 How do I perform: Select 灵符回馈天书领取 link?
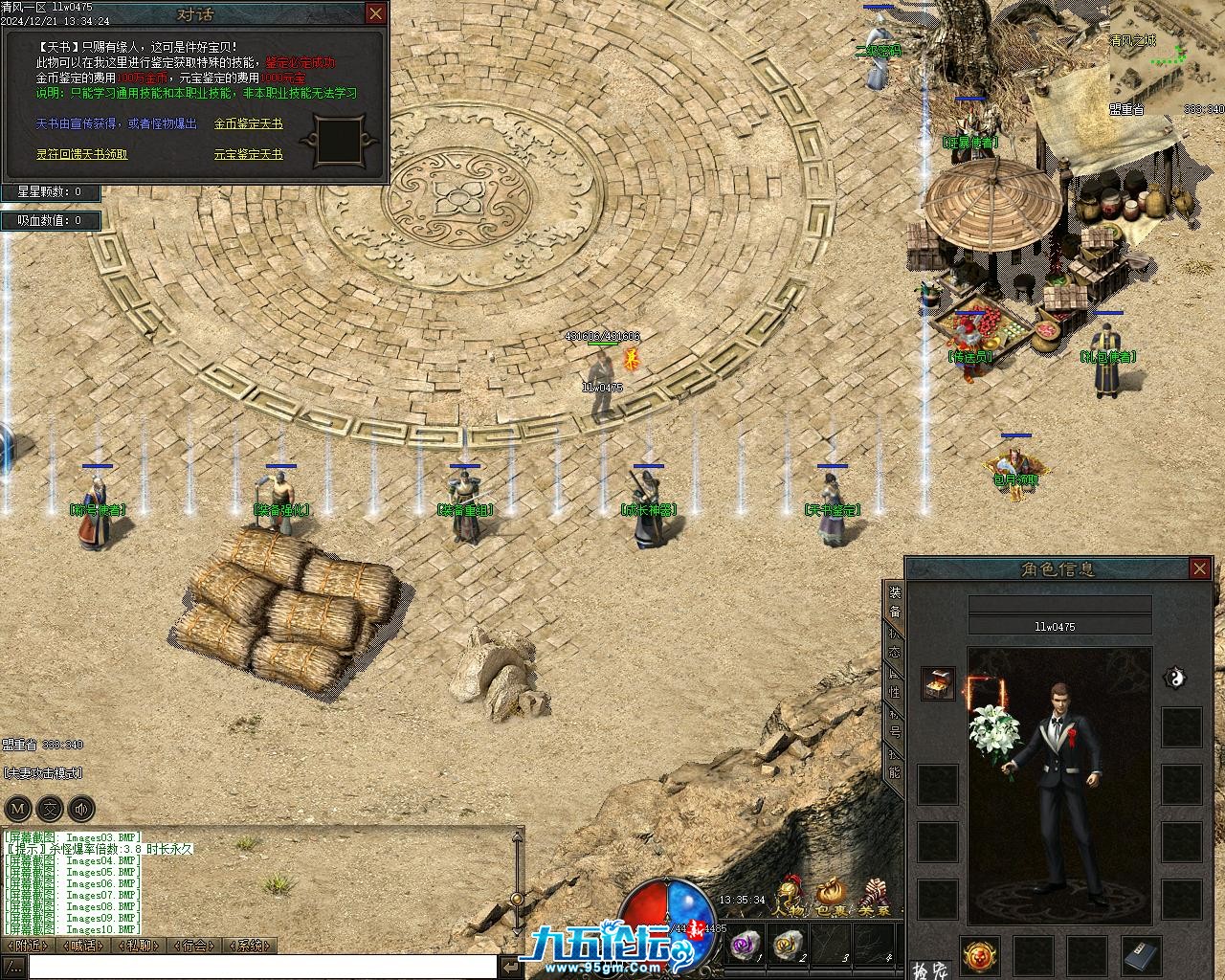[x=81, y=154]
